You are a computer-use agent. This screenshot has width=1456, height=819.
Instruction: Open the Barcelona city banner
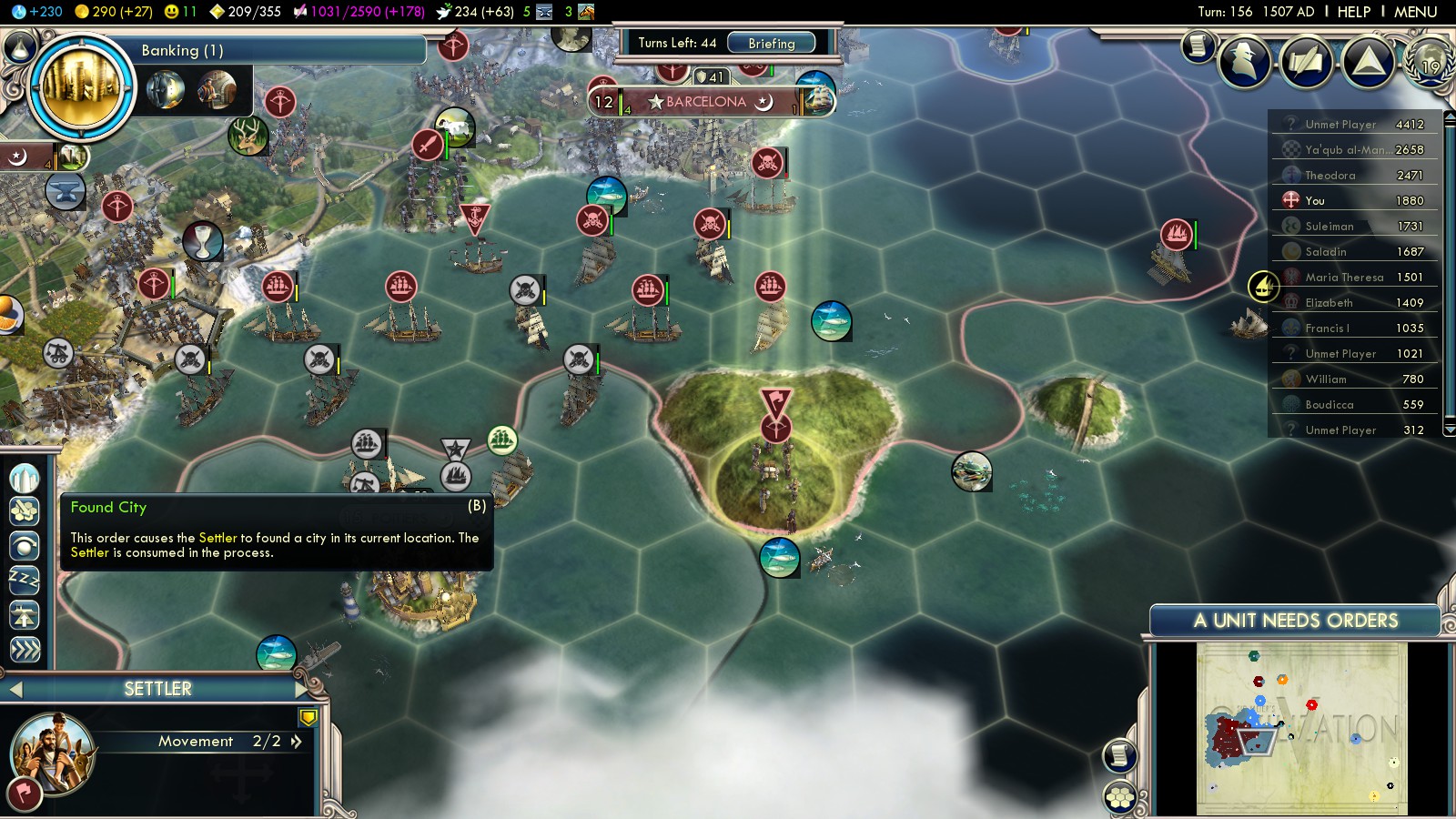click(x=705, y=102)
